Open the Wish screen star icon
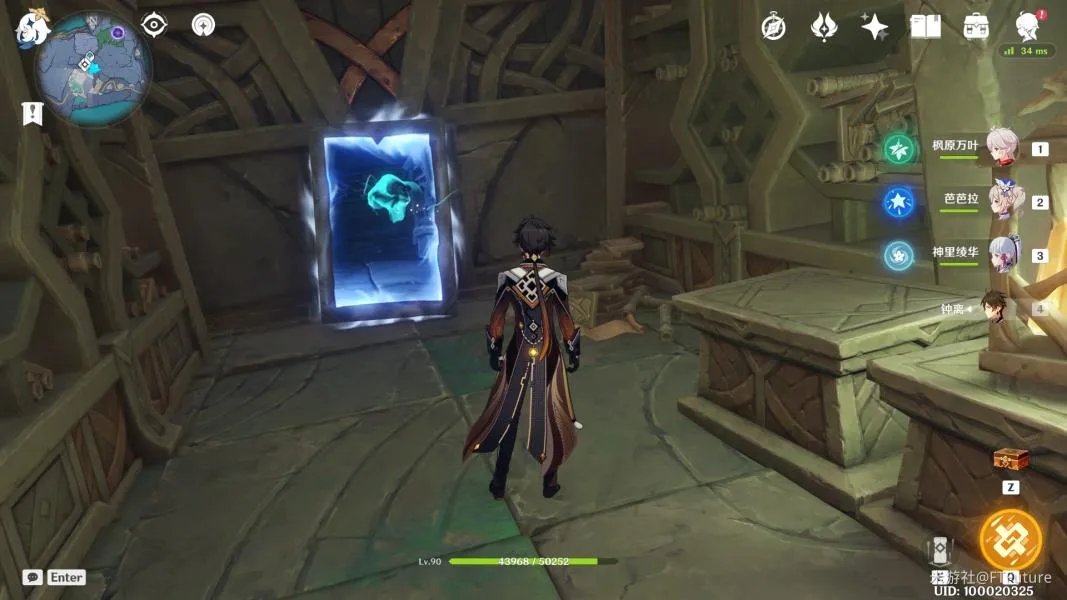Viewport: 1067px width, 600px height. tap(874, 27)
